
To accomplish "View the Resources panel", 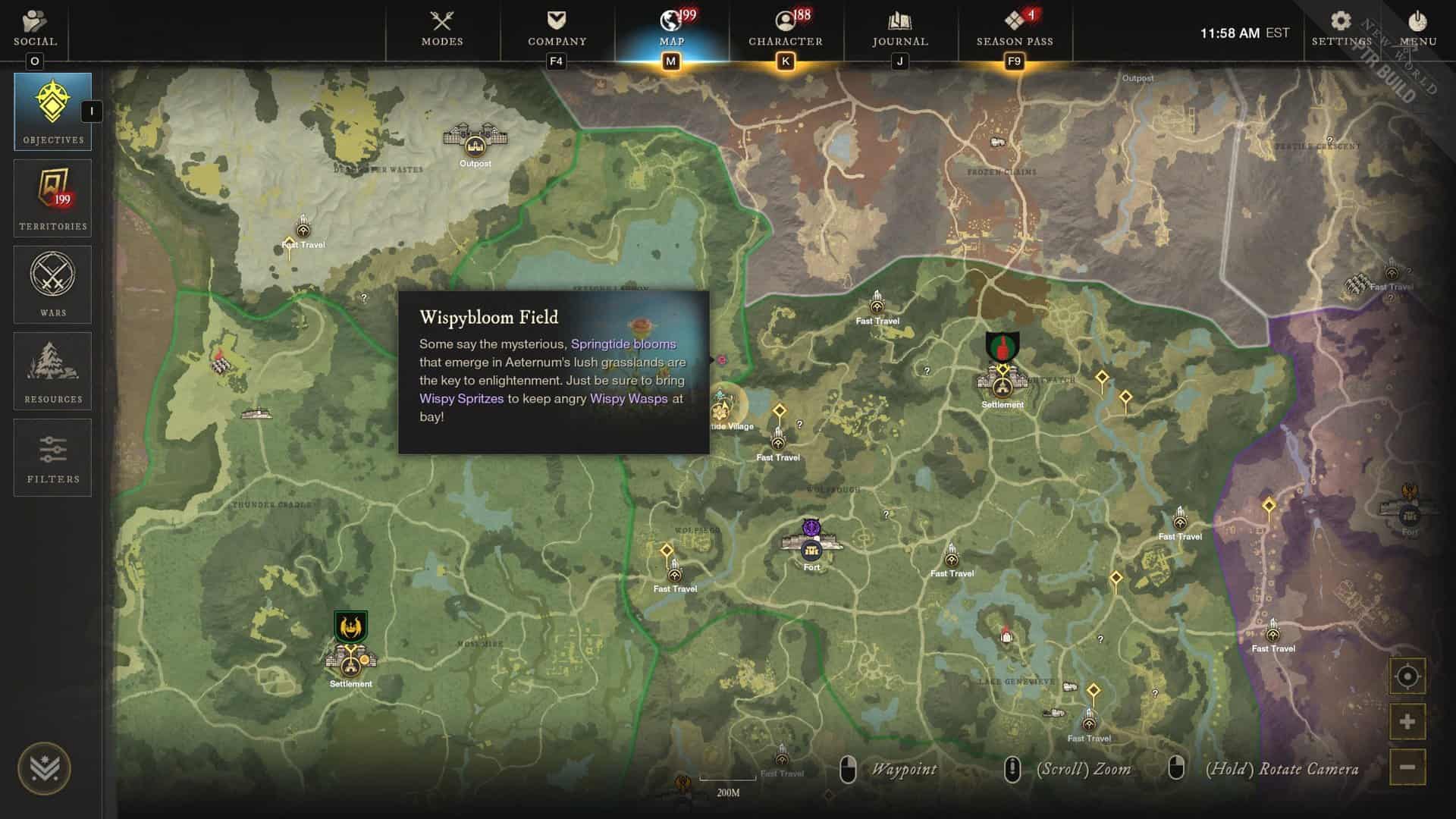I will click(x=52, y=370).
